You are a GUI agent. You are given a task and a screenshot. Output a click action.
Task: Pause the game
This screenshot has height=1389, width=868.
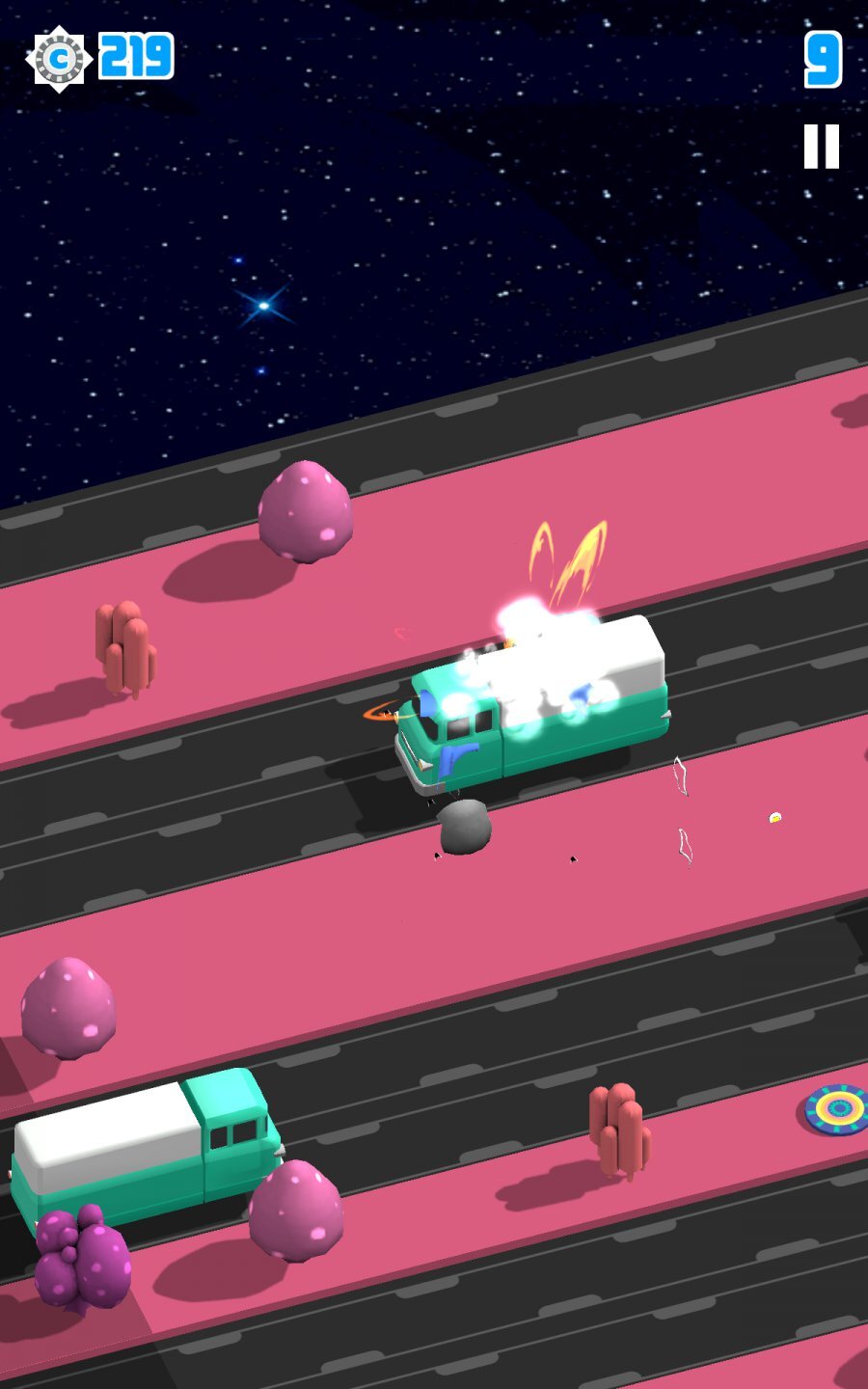click(x=822, y=147)
